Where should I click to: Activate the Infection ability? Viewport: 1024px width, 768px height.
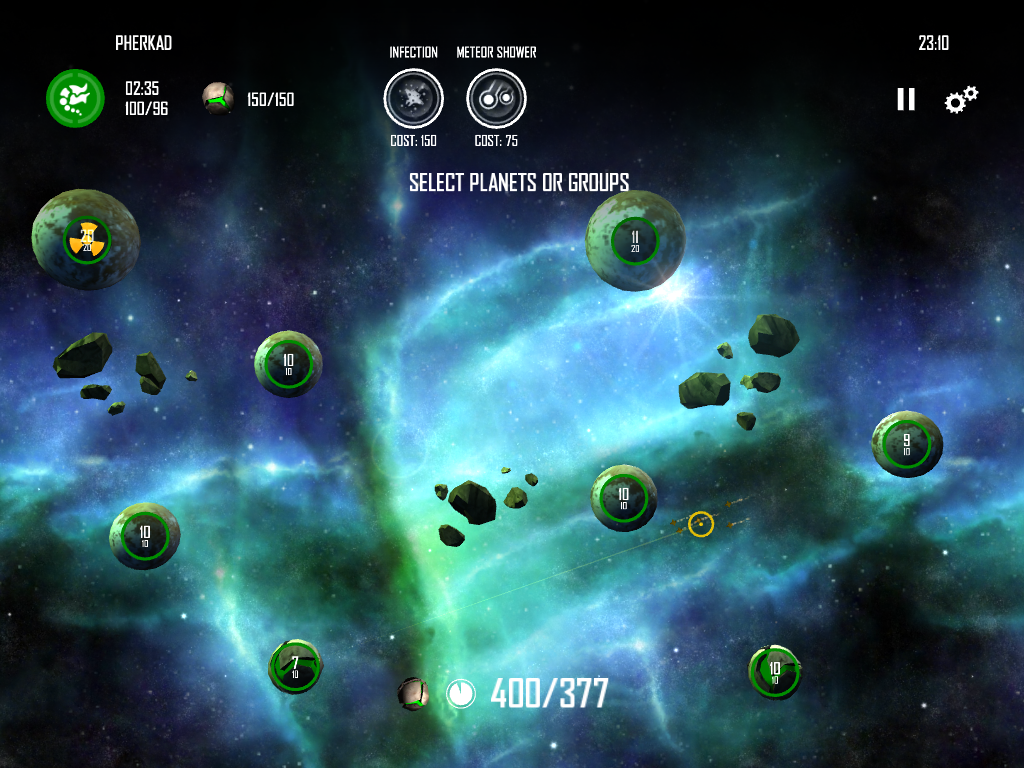pyautogui.click(x=413, y=98)
